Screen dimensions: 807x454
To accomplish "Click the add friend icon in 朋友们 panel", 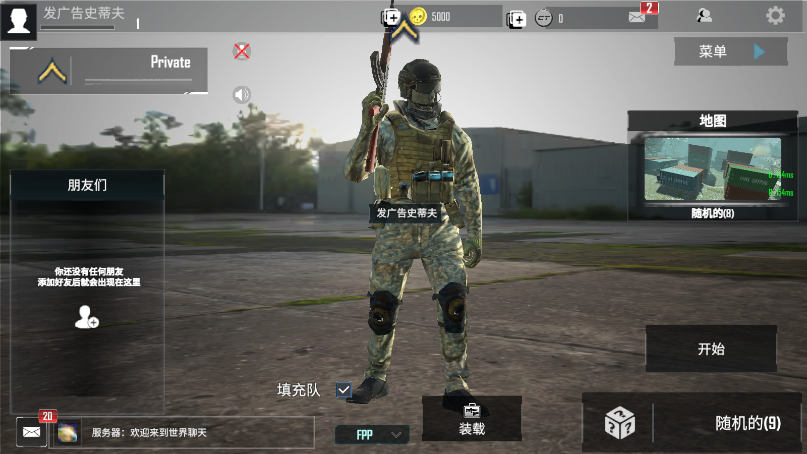I will click(x=87, y=317).
